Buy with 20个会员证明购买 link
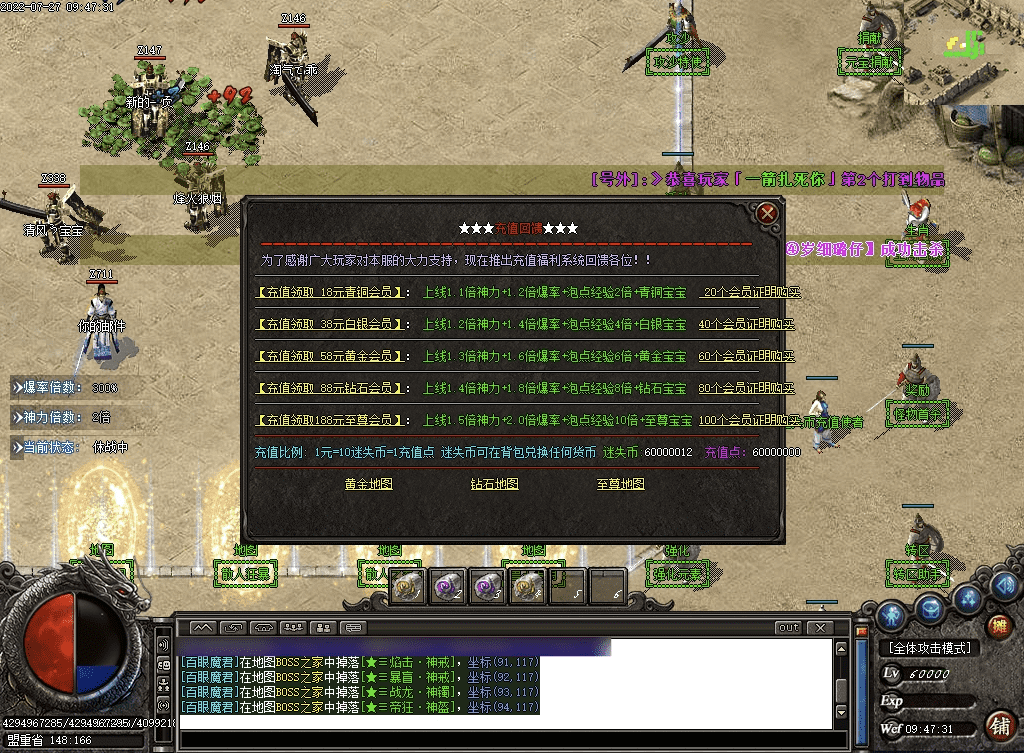 coord(748,293)
